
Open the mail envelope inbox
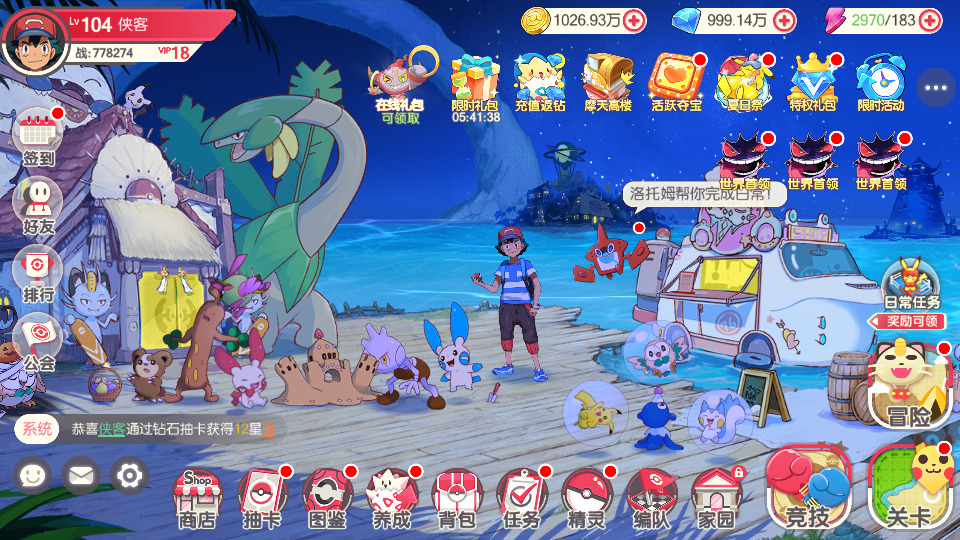pyautogui.click(x=81, y=475)
